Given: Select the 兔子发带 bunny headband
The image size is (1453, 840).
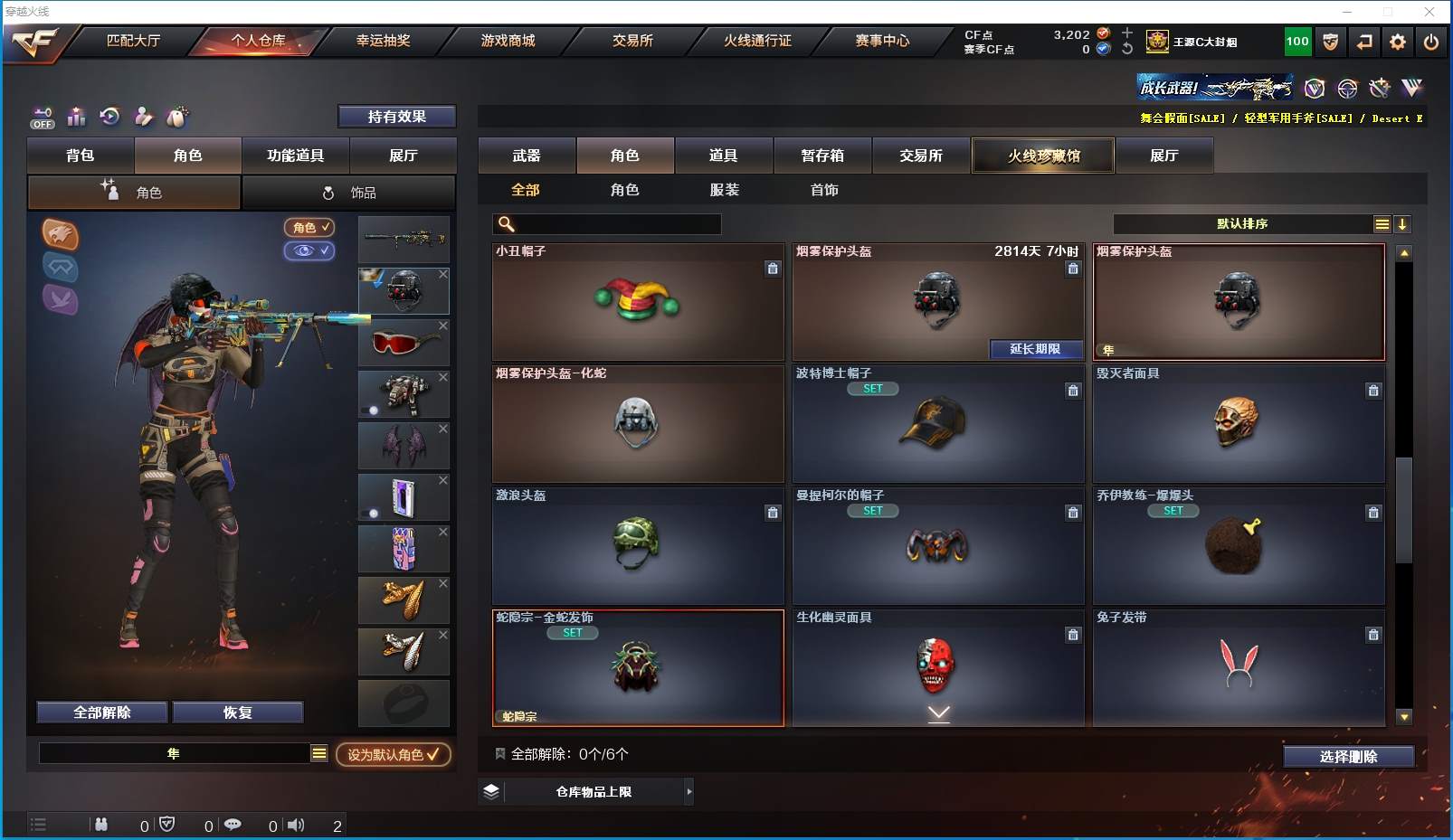Looking at the screenshot, I should pos(1238,667).
